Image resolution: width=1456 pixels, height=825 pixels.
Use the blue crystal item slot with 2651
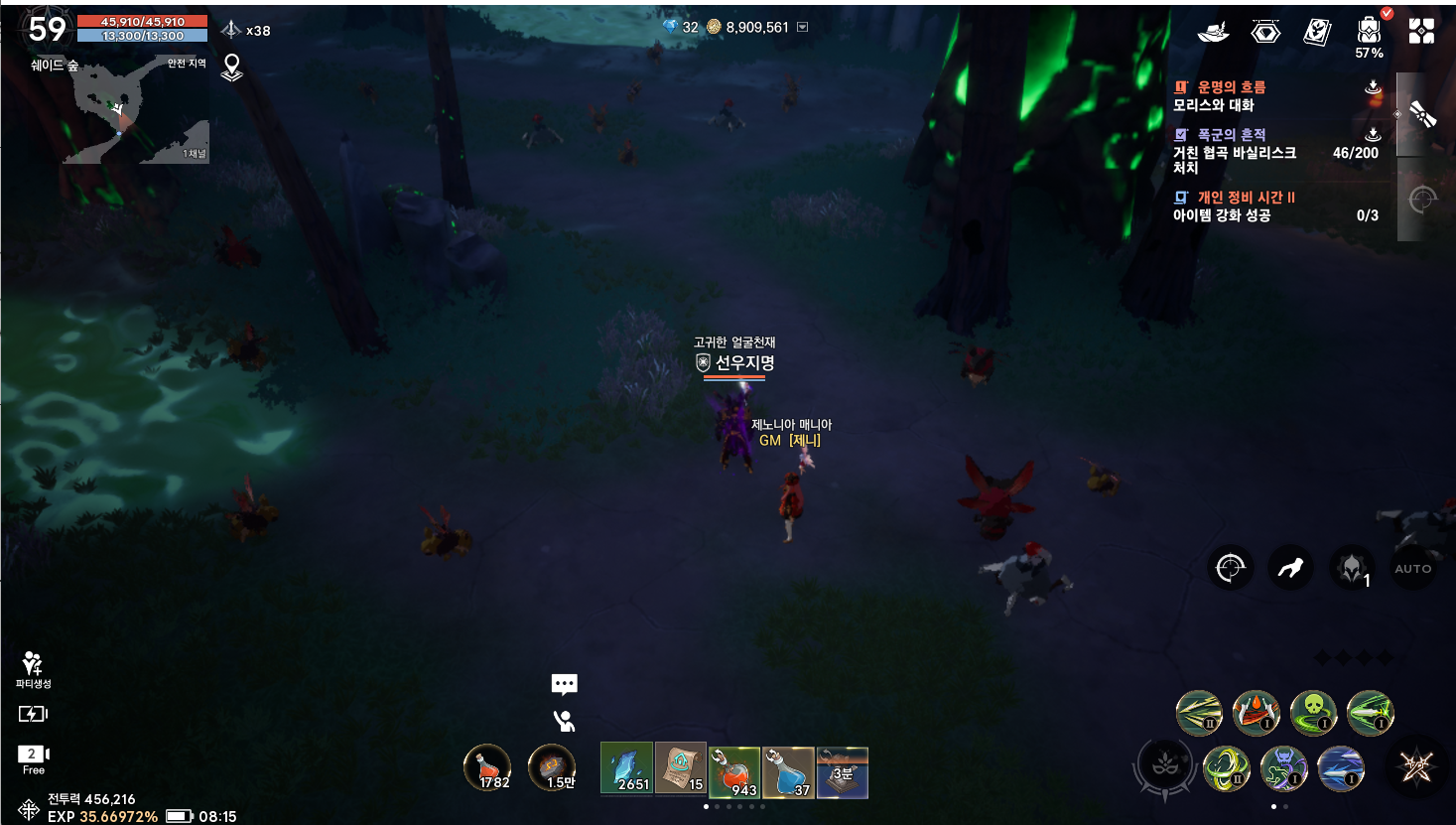tap(626, 769)
